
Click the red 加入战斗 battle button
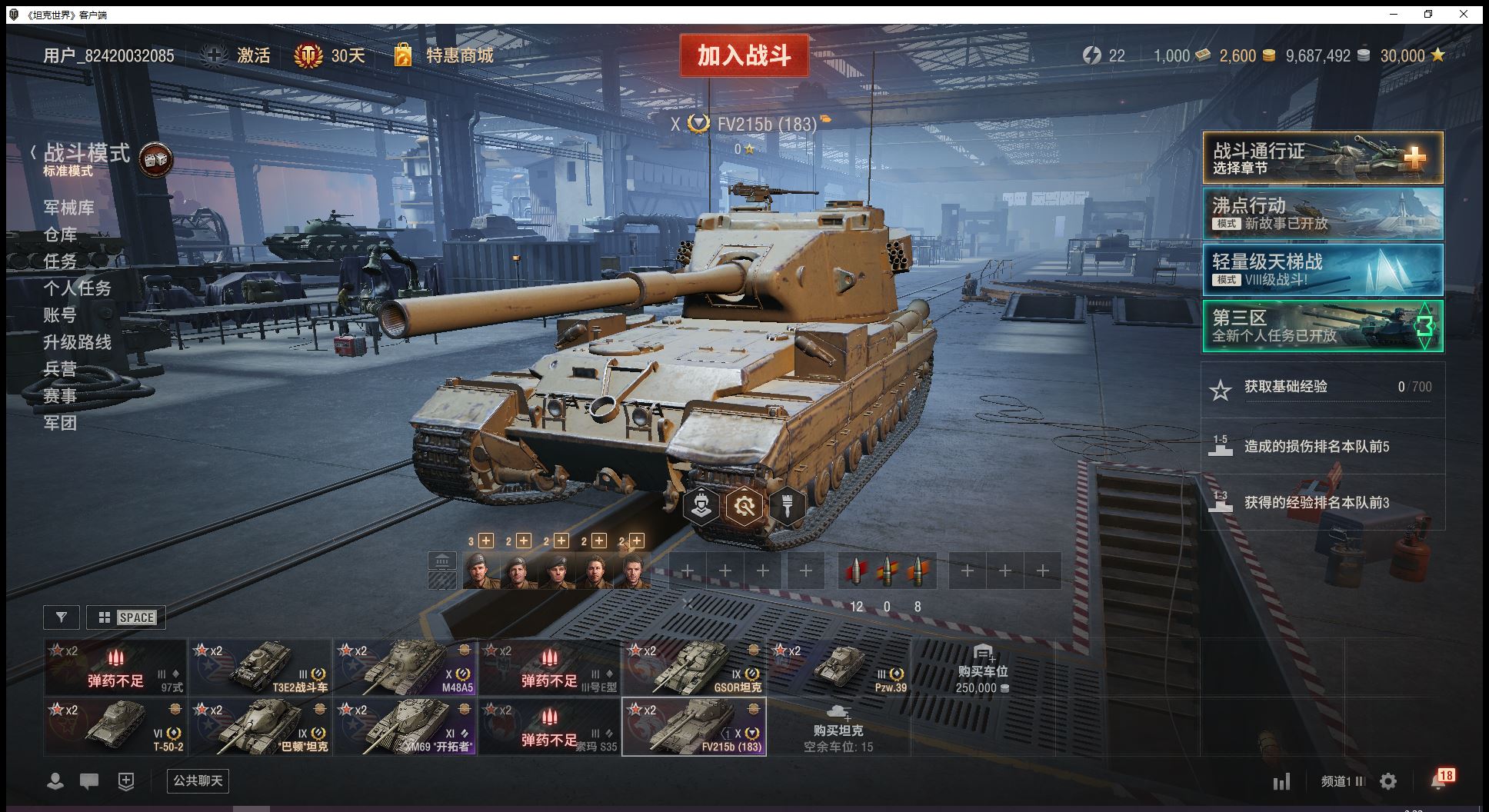[x=744, y=55]
